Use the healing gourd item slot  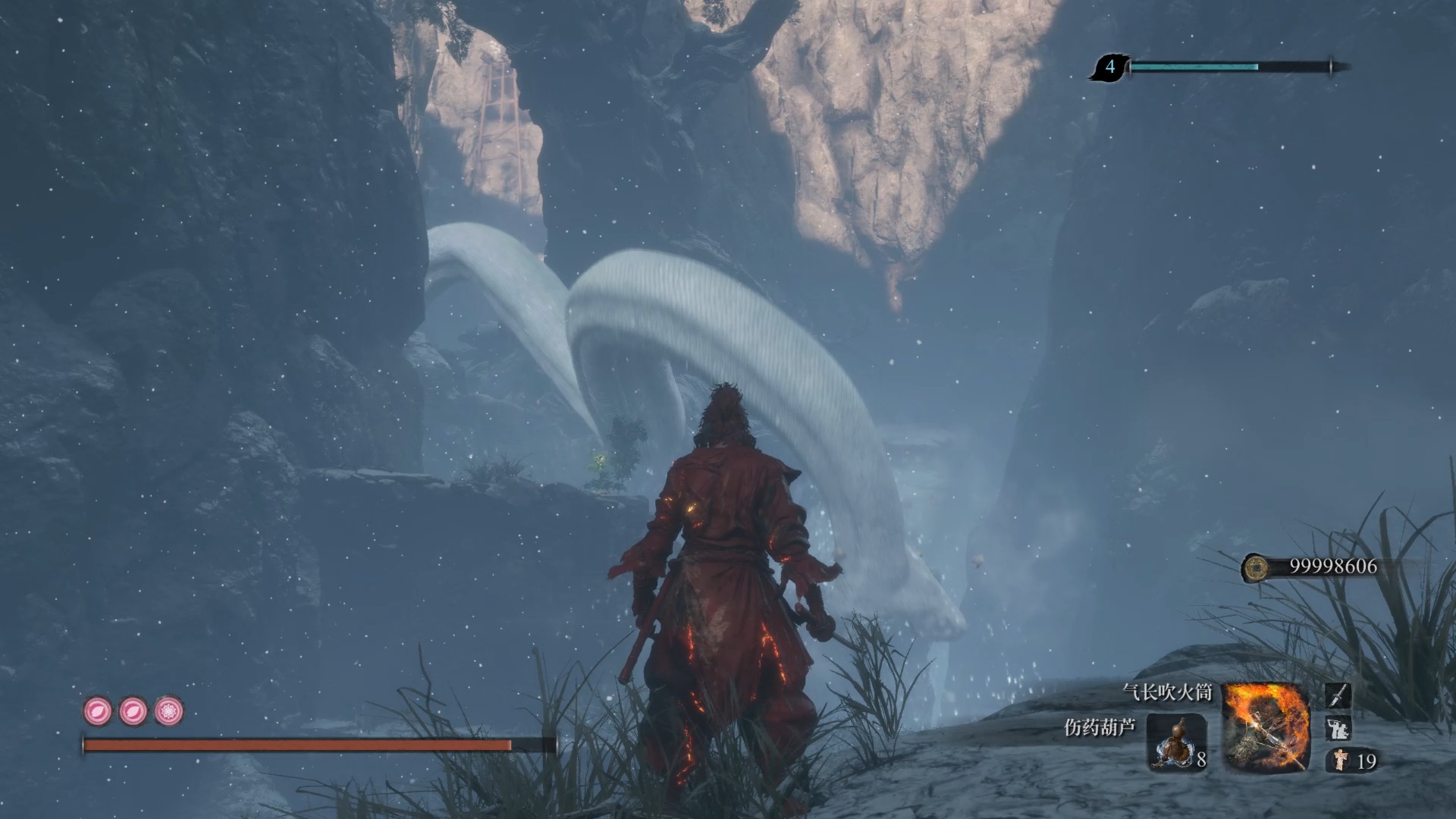(1175, 741)
